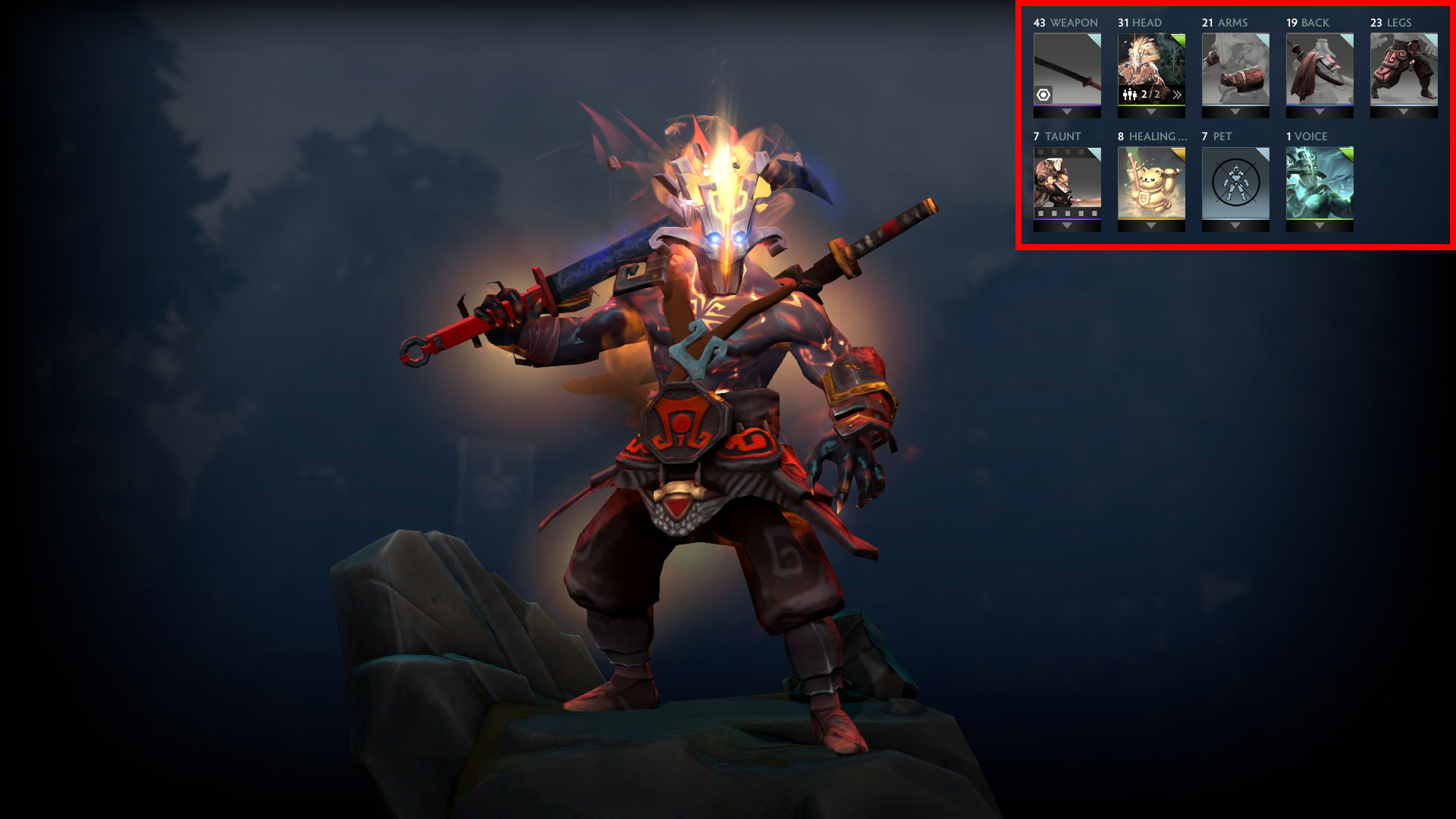The image size is (1456, 819).
Task: Select the equipped Legs armor thumbnail
Action: coord(1402,70)
